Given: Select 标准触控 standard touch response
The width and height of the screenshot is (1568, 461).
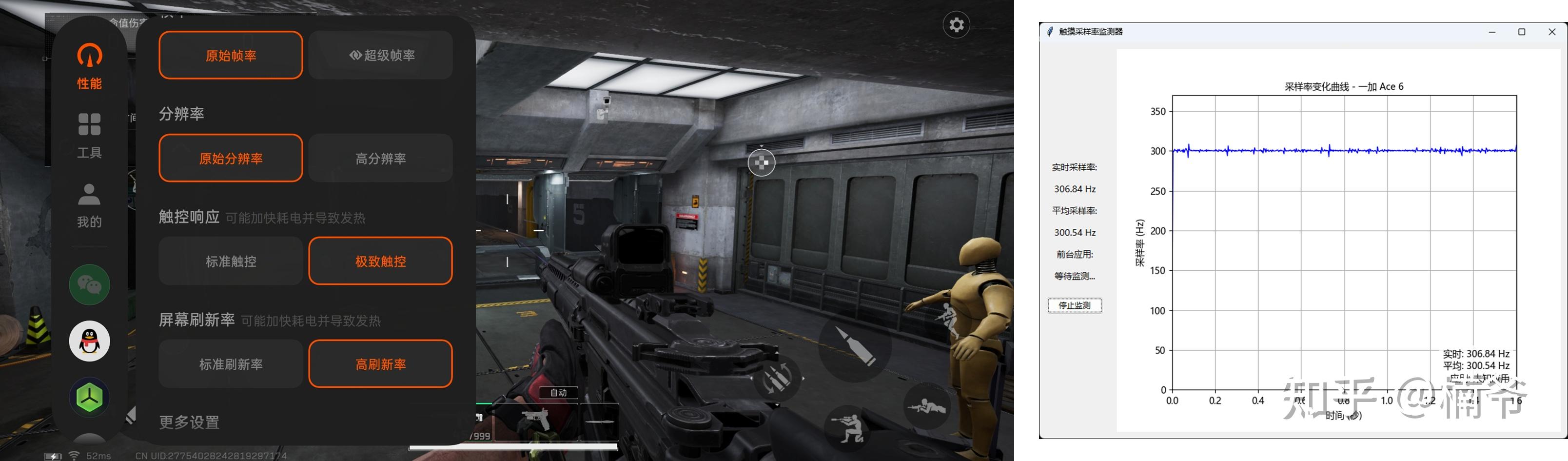Looking at the screenshot, I should 231,261.
